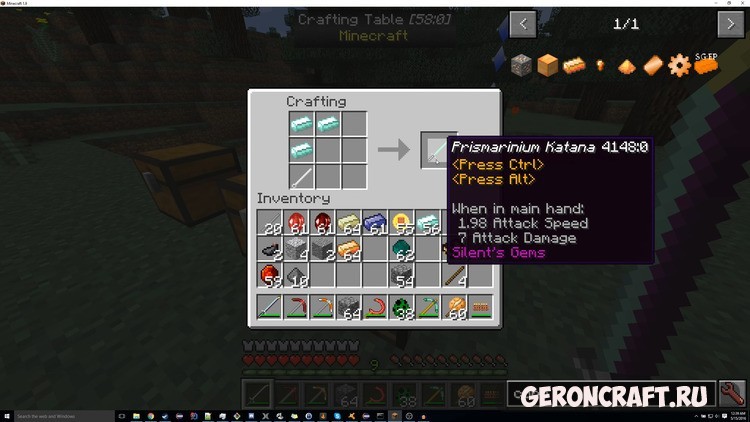This screenshot has height=422, width=750.
Task: Pick up the stick stack in the inventory
Action: pos(455,274)
